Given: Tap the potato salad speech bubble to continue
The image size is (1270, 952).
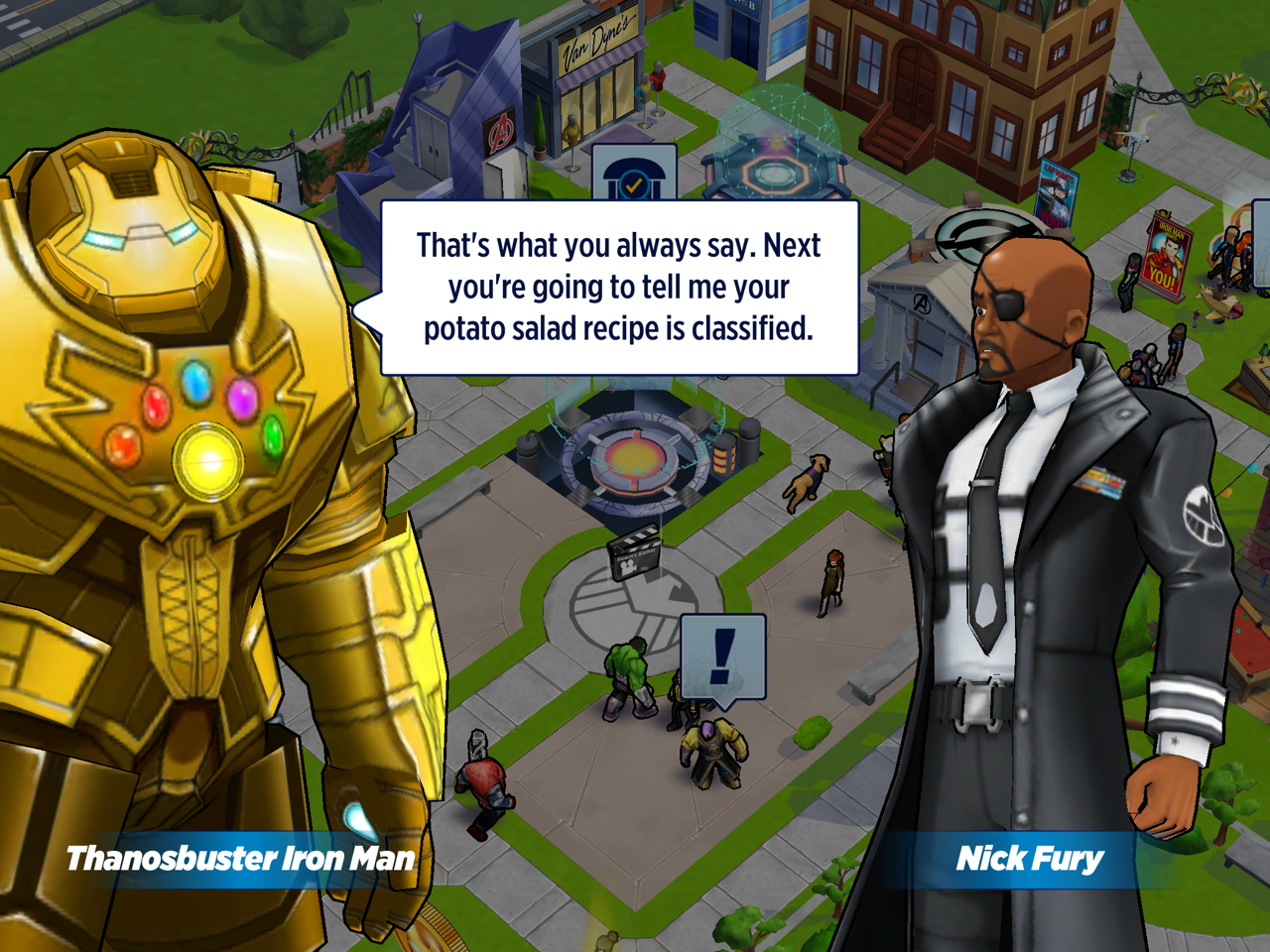Looking at the screenshot, I should tap(619, 288).
